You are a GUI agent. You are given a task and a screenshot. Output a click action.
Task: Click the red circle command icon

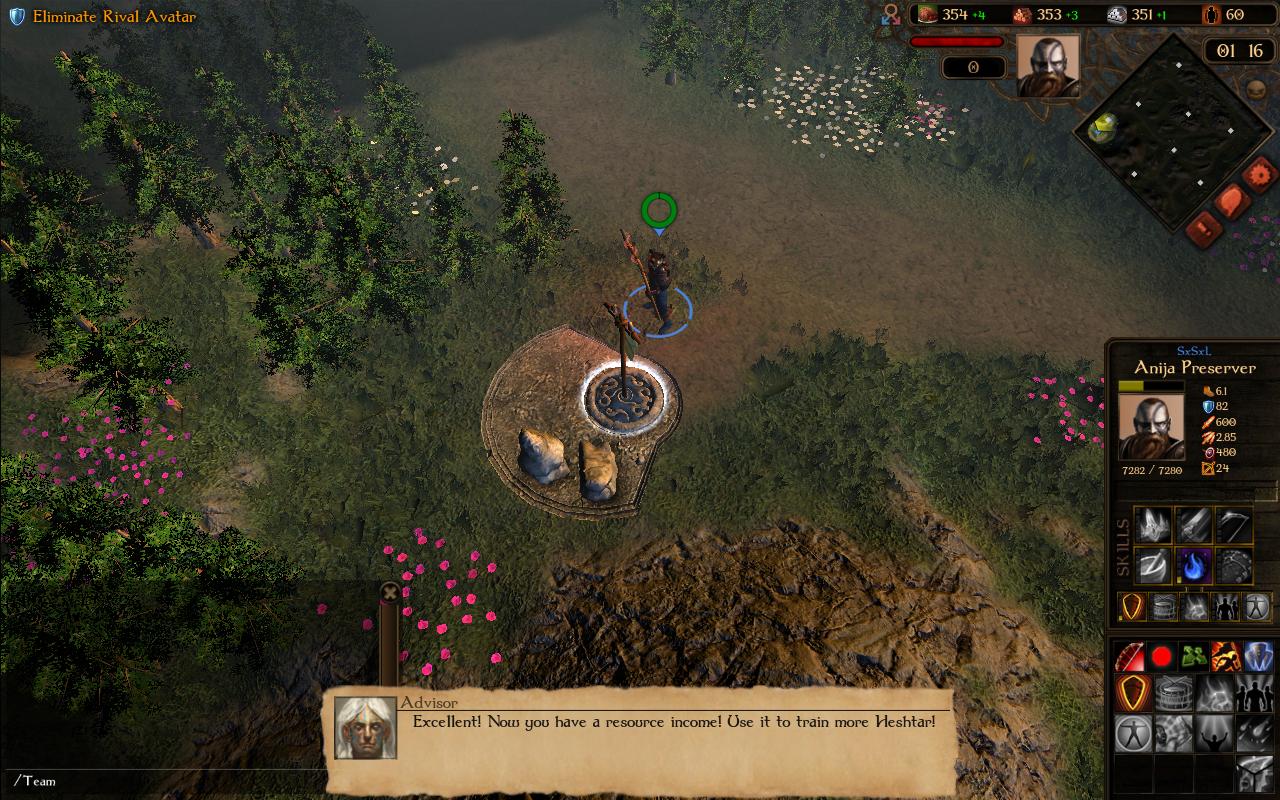pos(1162,657)
